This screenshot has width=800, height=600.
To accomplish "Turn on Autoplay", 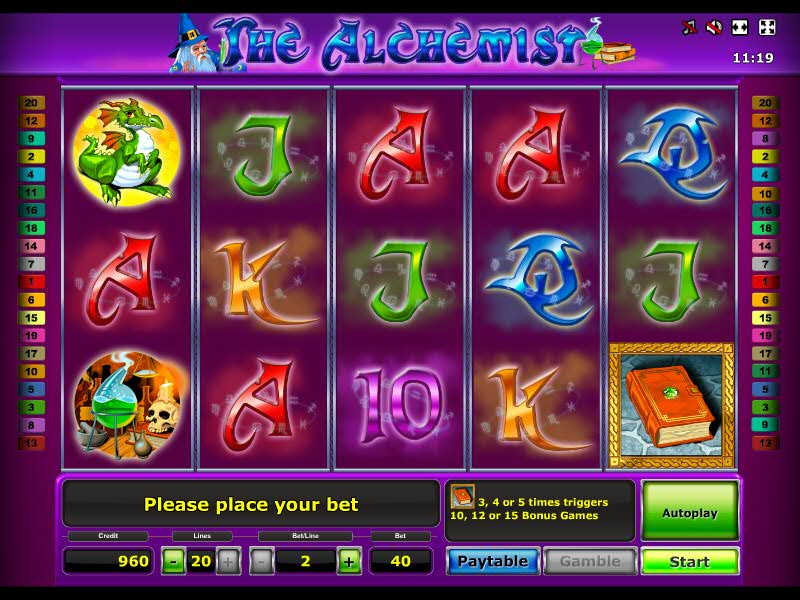I will click(x=689, y=512).
